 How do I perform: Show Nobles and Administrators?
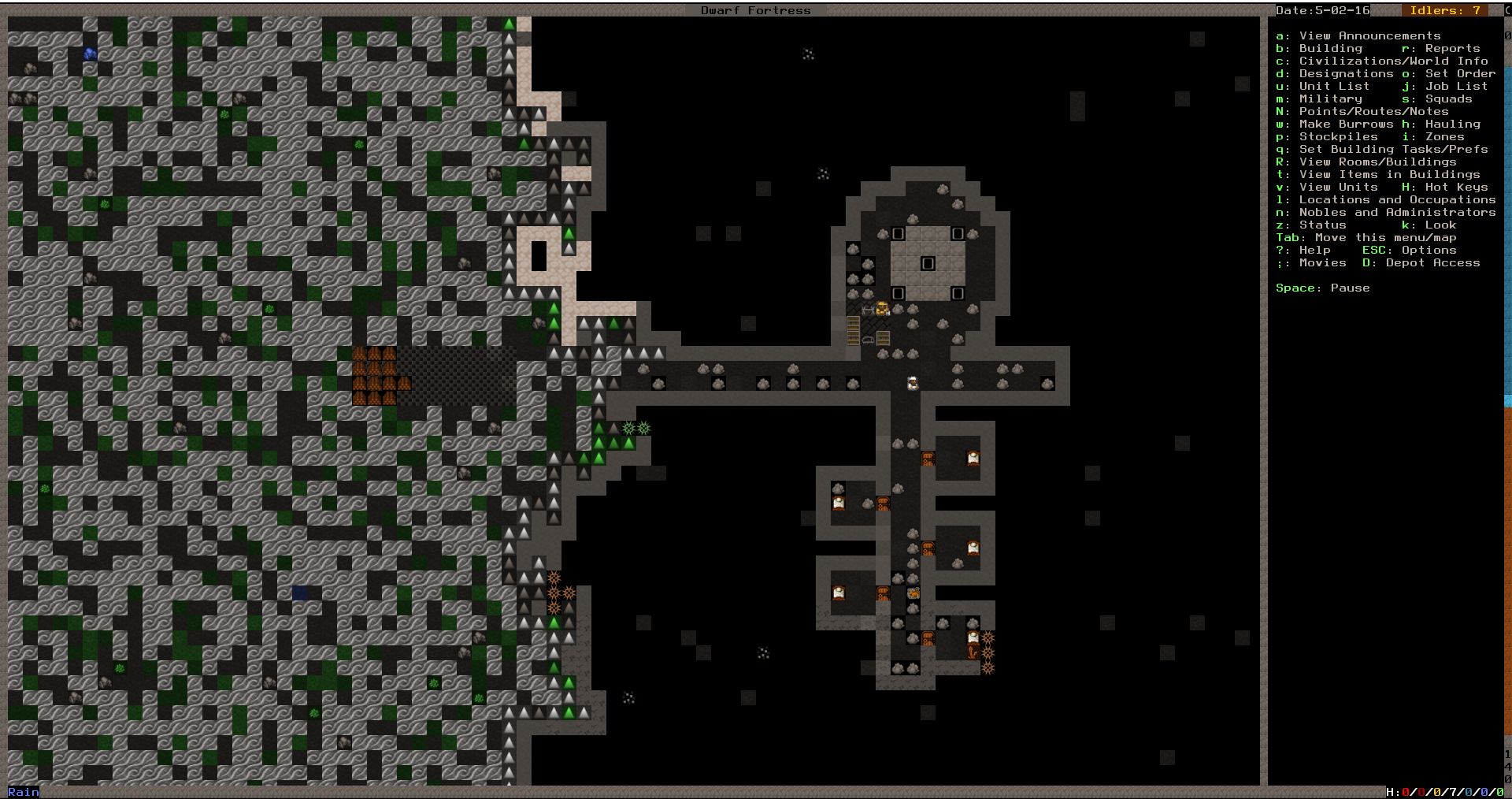click(1397, 212)
